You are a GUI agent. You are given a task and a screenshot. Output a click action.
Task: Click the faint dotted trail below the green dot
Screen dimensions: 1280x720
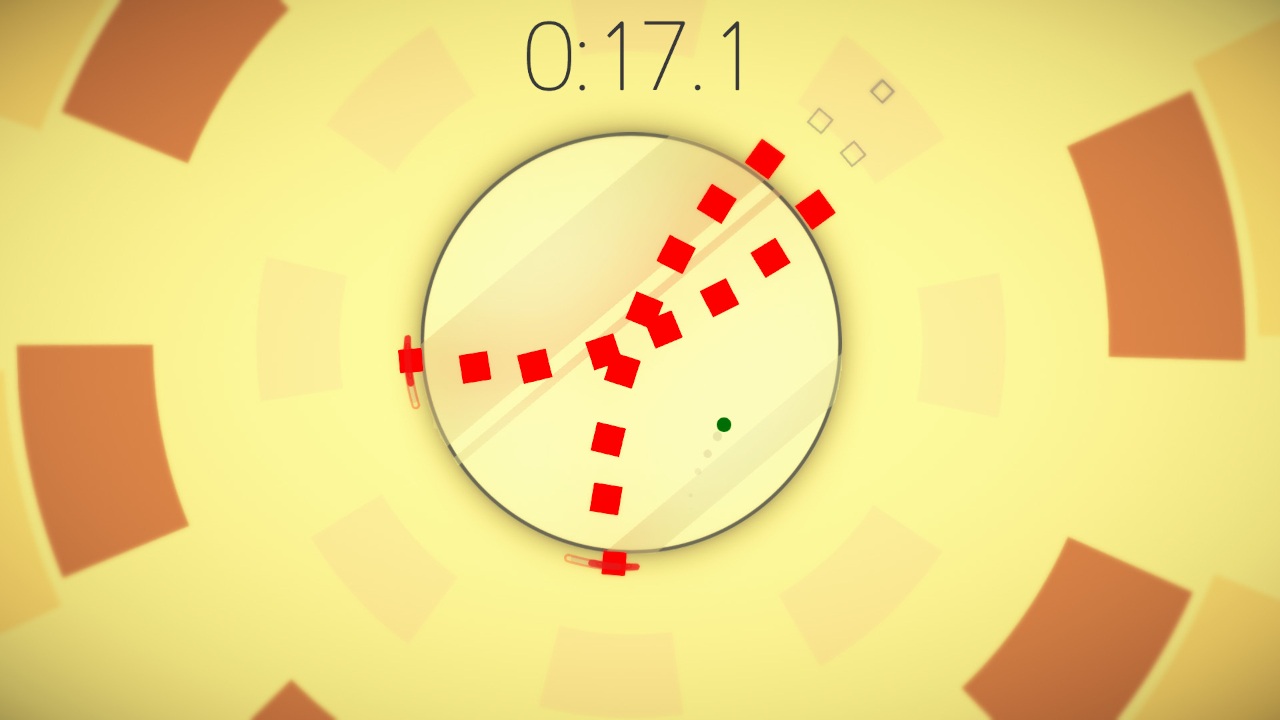click(x=710, y=460)
